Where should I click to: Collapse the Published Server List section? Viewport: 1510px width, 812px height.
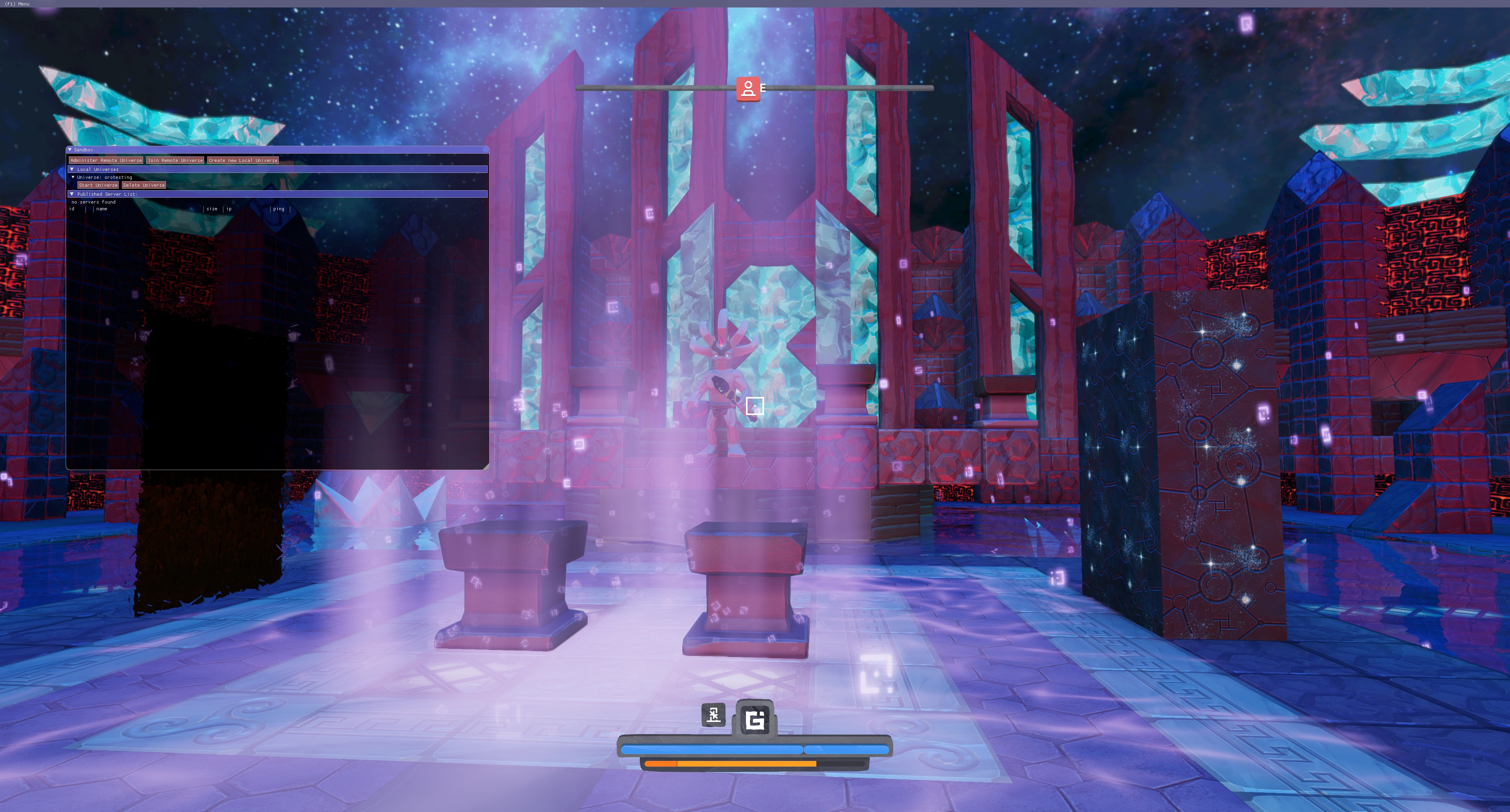click(72, 194)
